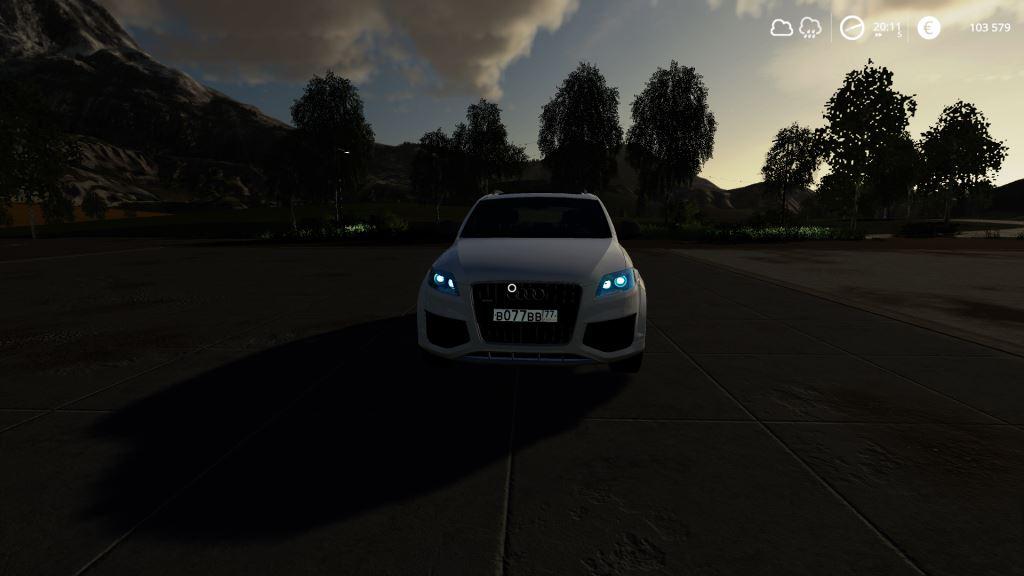Viewport: 1024px width, 576px height.
Task: Click the current weather cloud icon
Action: pyautogui.click(x=781, y=28)
